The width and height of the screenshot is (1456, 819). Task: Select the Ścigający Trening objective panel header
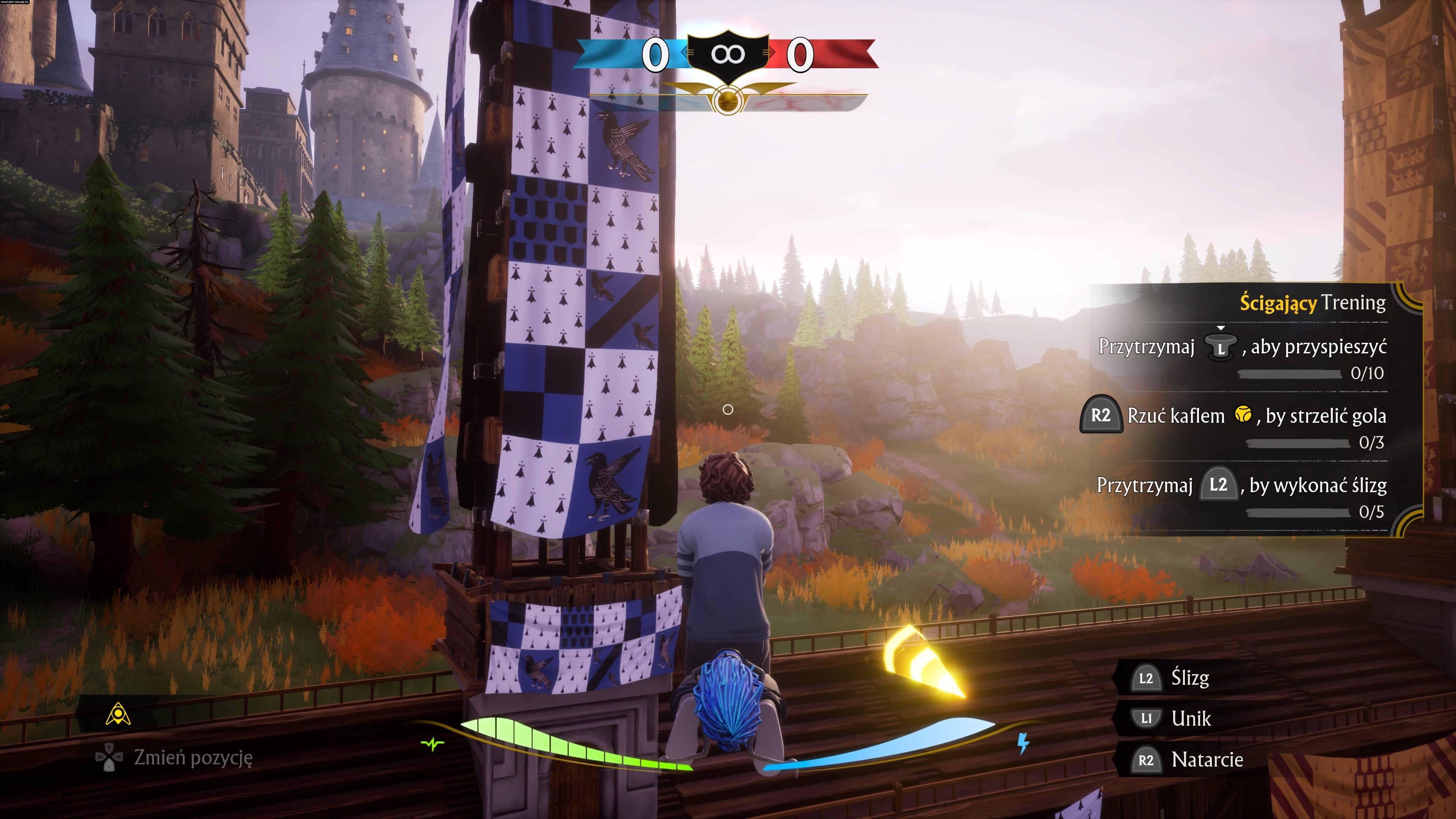point(1312,303)
